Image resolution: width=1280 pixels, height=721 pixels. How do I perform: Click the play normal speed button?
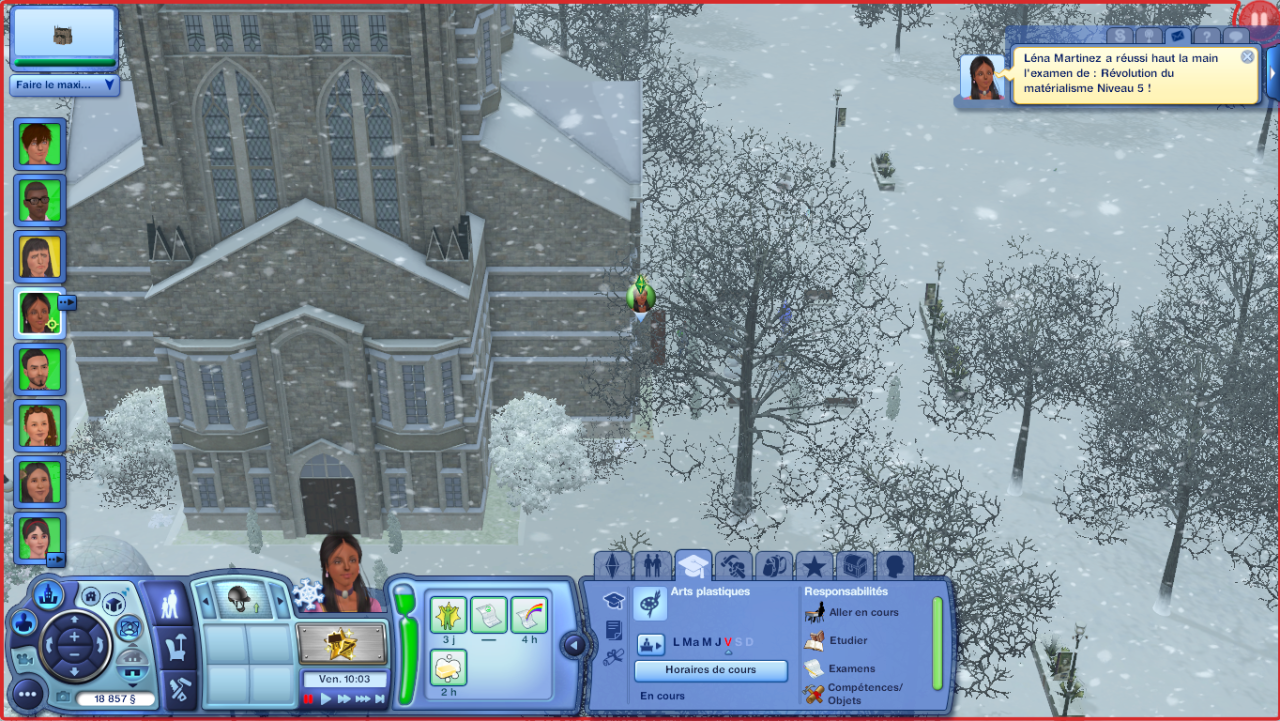[x=326, y=699]
